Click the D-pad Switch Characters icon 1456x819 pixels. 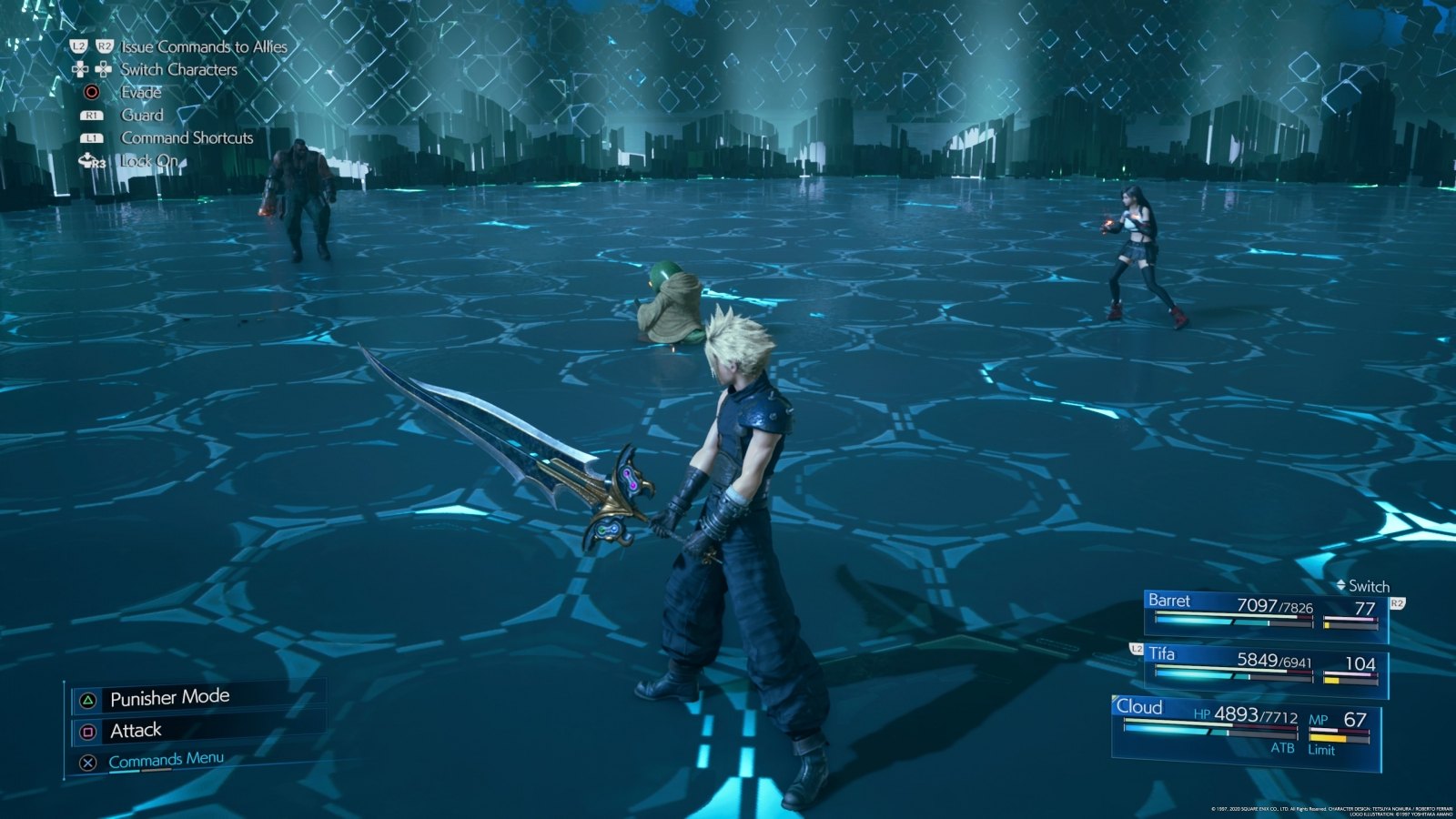tap(90, 69)
